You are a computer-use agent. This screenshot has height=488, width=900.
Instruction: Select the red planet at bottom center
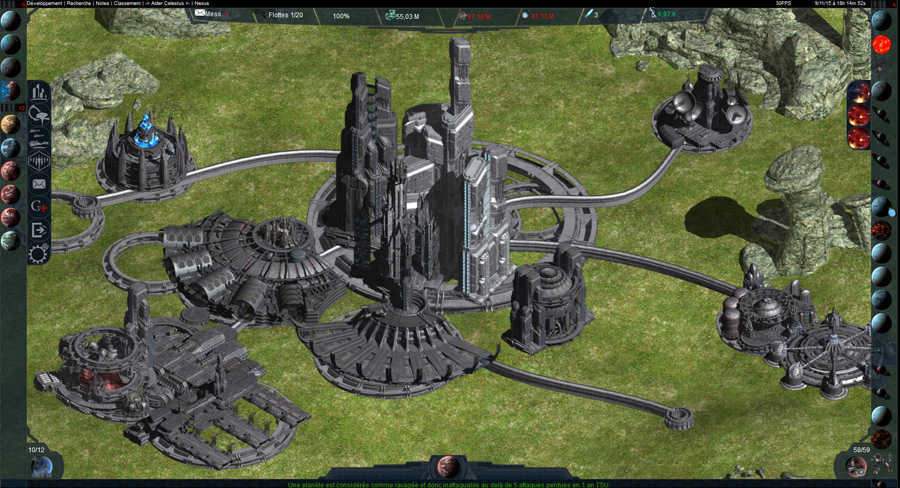coord(448,467)
